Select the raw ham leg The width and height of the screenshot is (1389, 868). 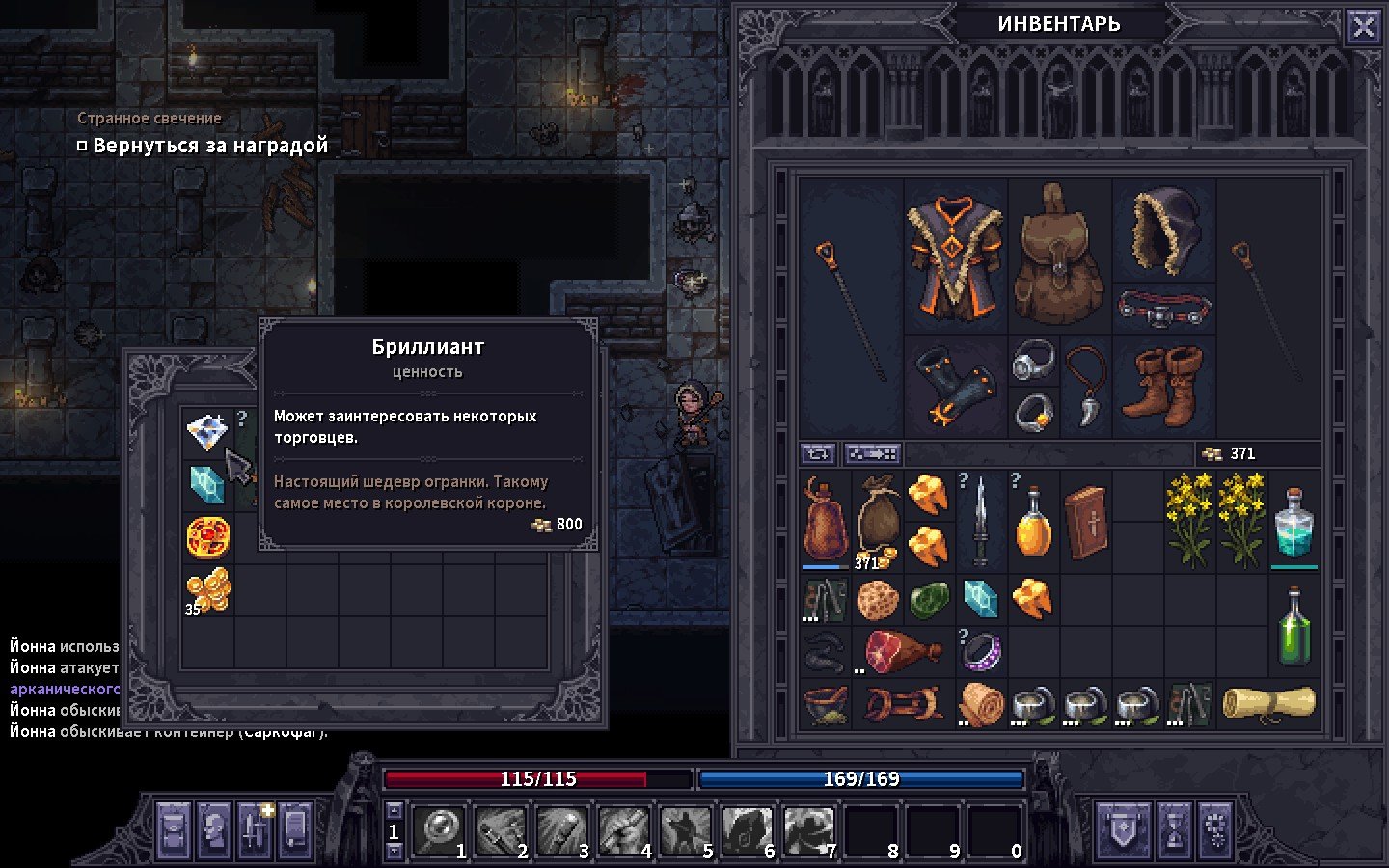point(902,651)
